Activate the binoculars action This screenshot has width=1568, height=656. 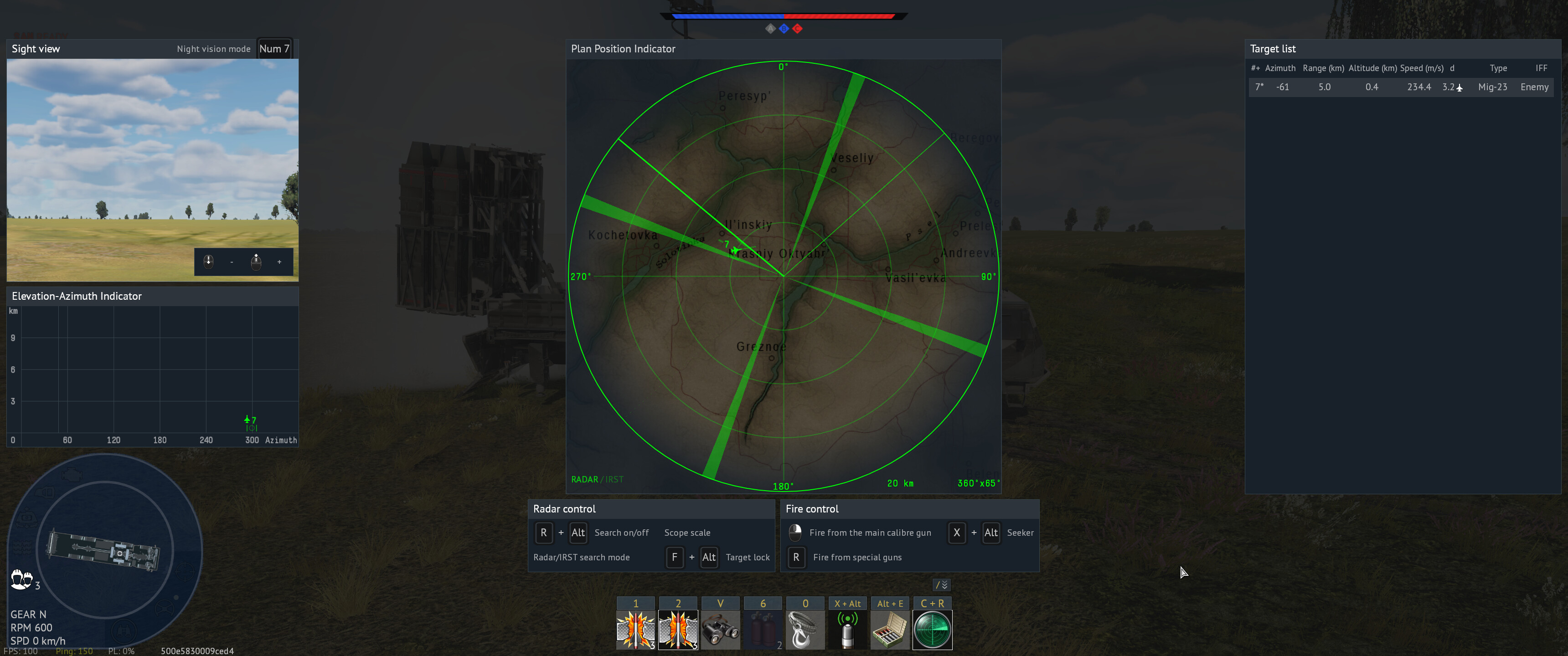coord(720,629)
